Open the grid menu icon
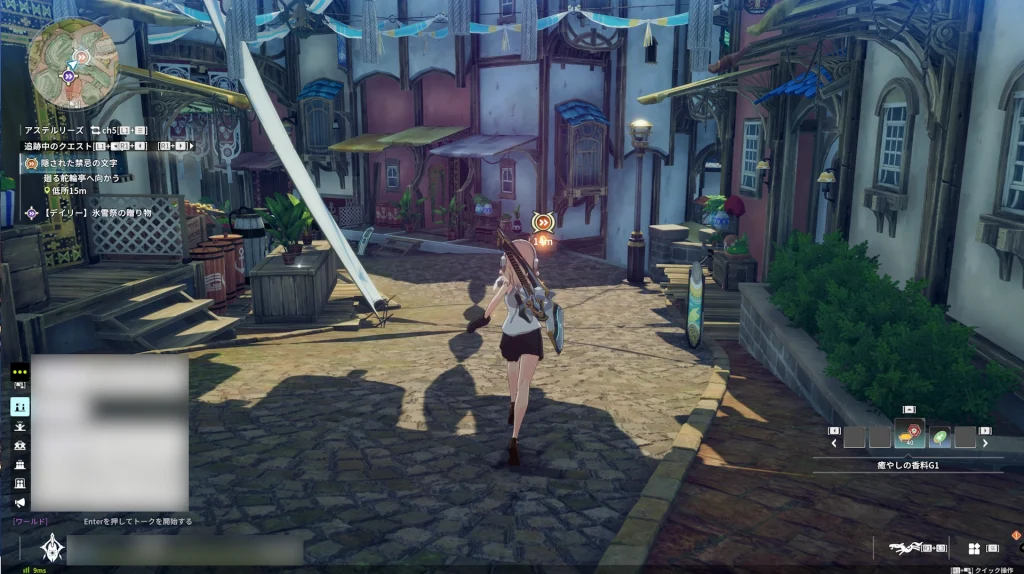Screen dimensions: 1024x574 pos(973,548)
